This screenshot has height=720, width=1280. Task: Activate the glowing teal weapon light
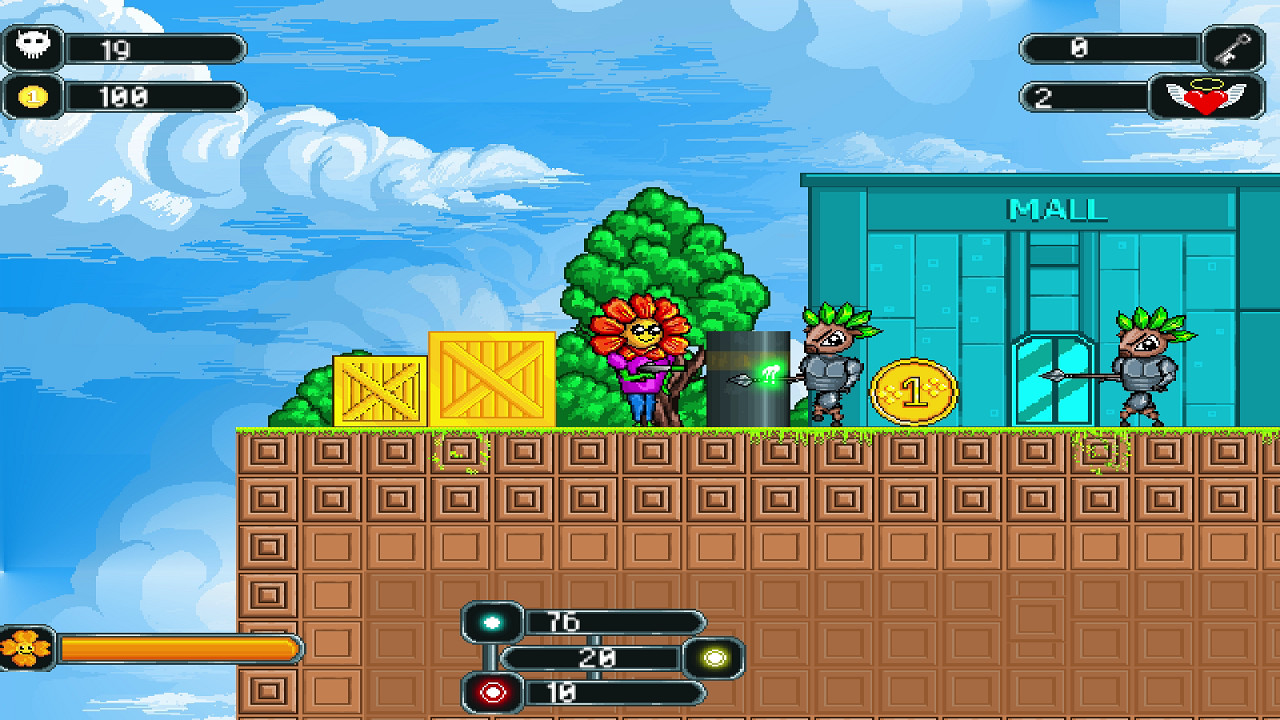tap(492, 623)
